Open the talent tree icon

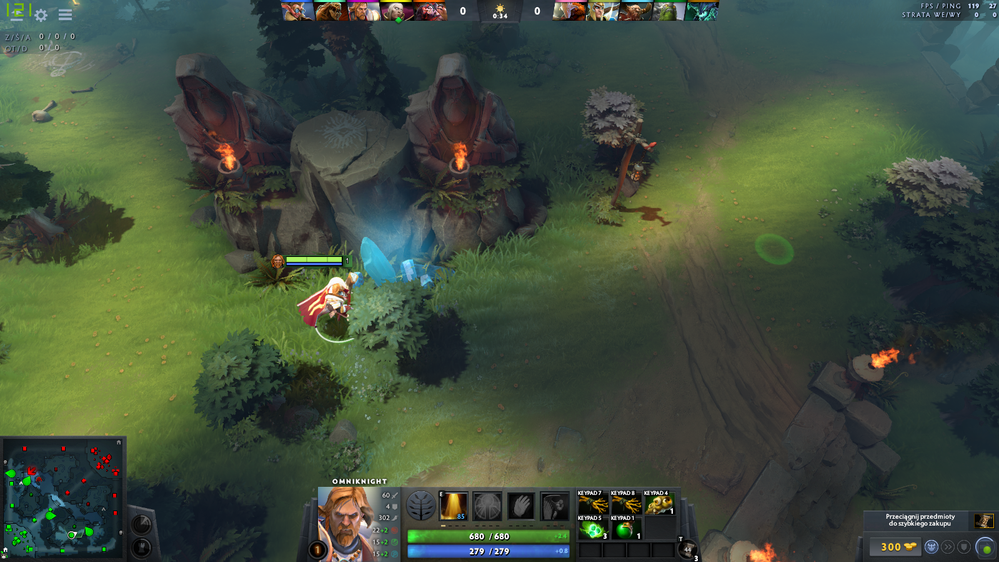pos(420,507)
